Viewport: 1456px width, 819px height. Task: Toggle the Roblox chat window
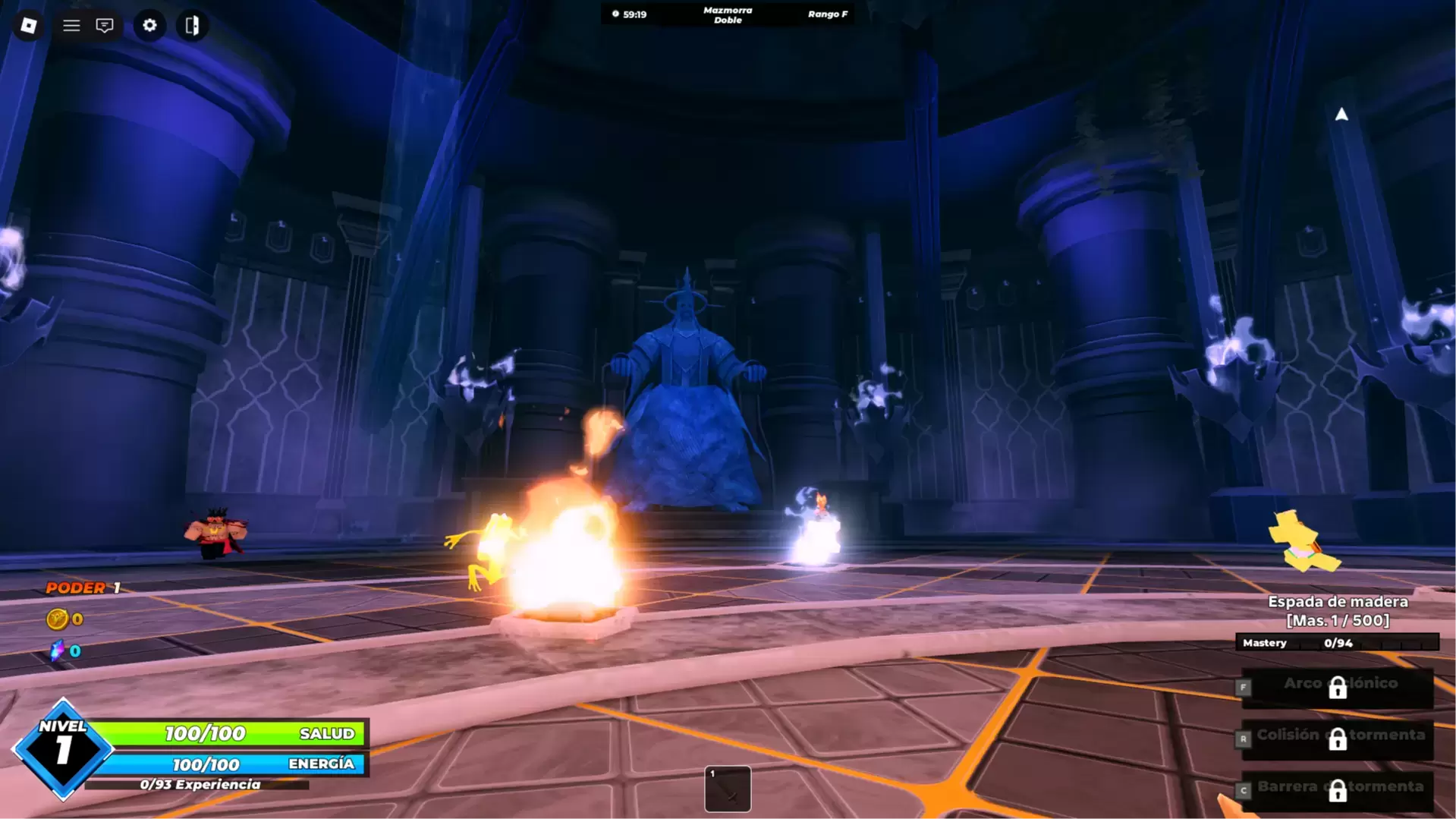105,25
